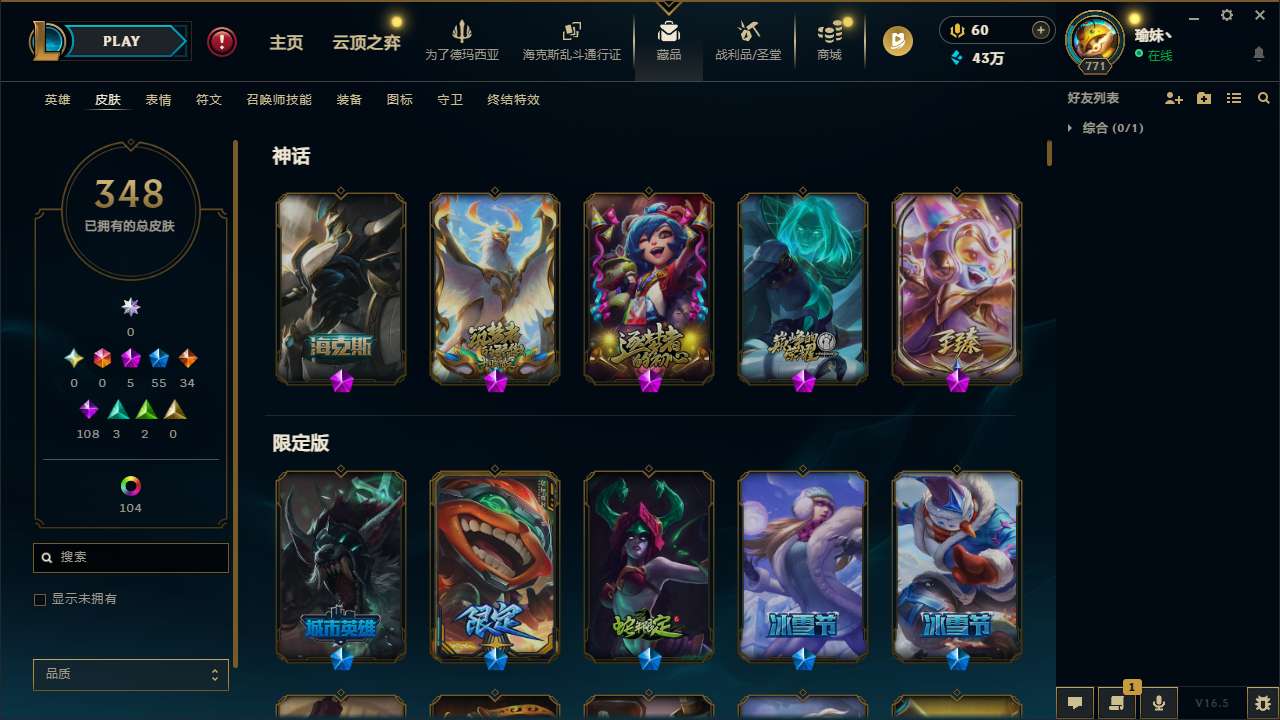Image resolution: width=1280 pixels, height=720 pixels.
Task: Switch to the 守卫 tab
Action: (x=449, y=100)
